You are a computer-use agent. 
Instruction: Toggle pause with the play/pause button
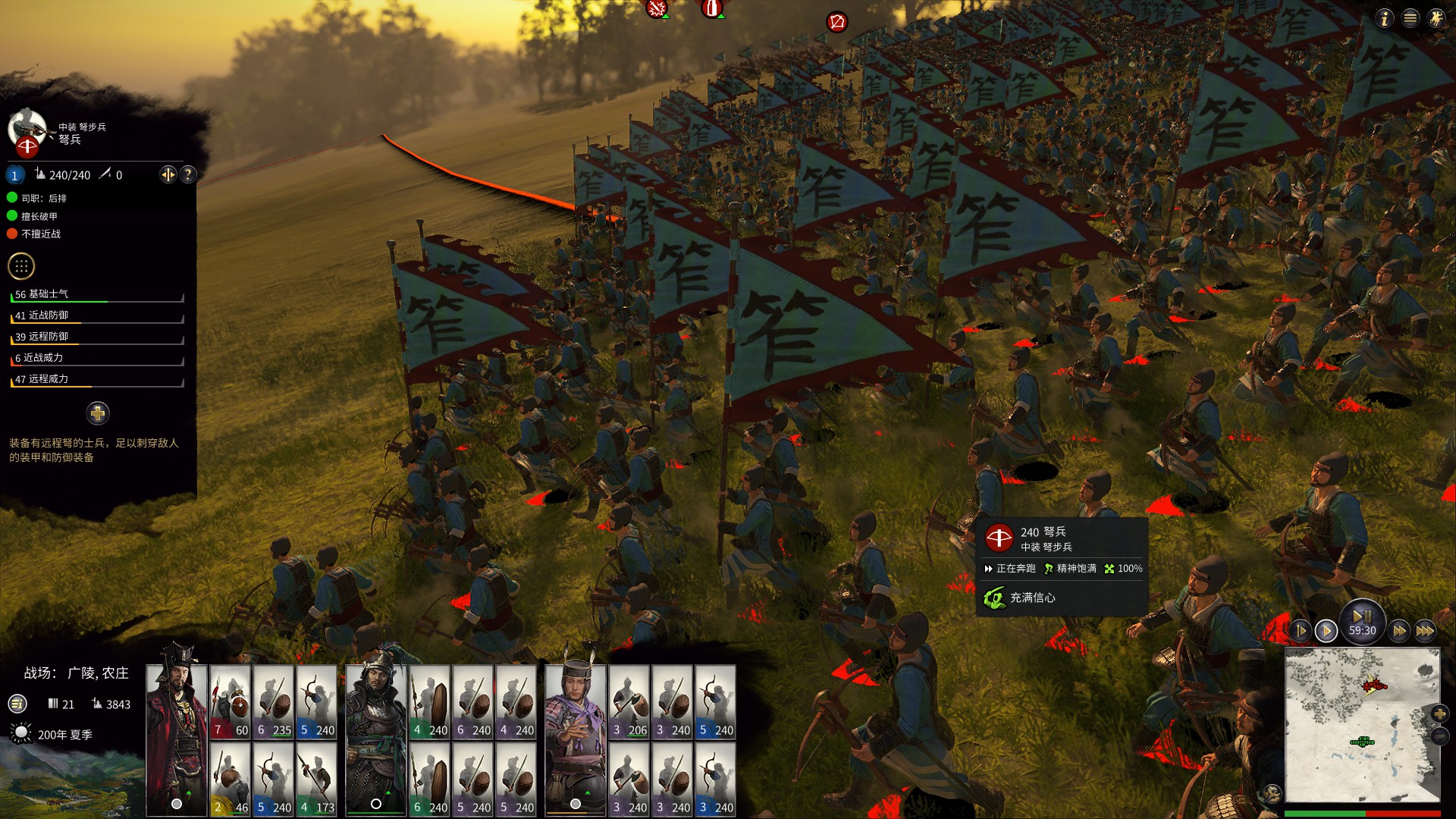[x=1362, y=617]
